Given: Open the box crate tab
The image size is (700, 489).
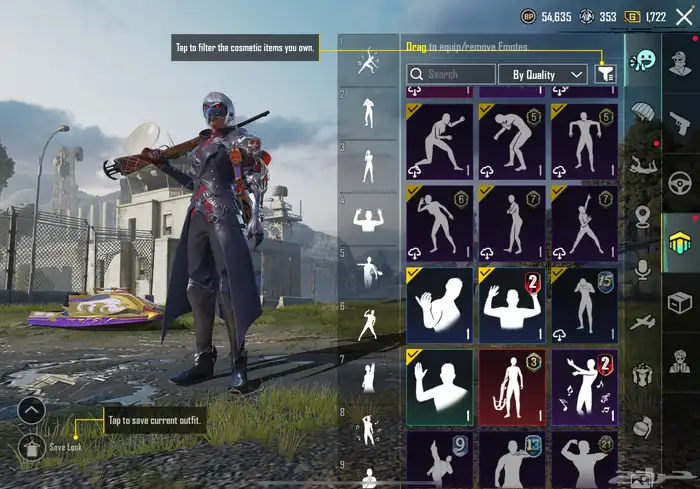Looking at the screenshot, I should pyautogui.click(x=681, y=299).
